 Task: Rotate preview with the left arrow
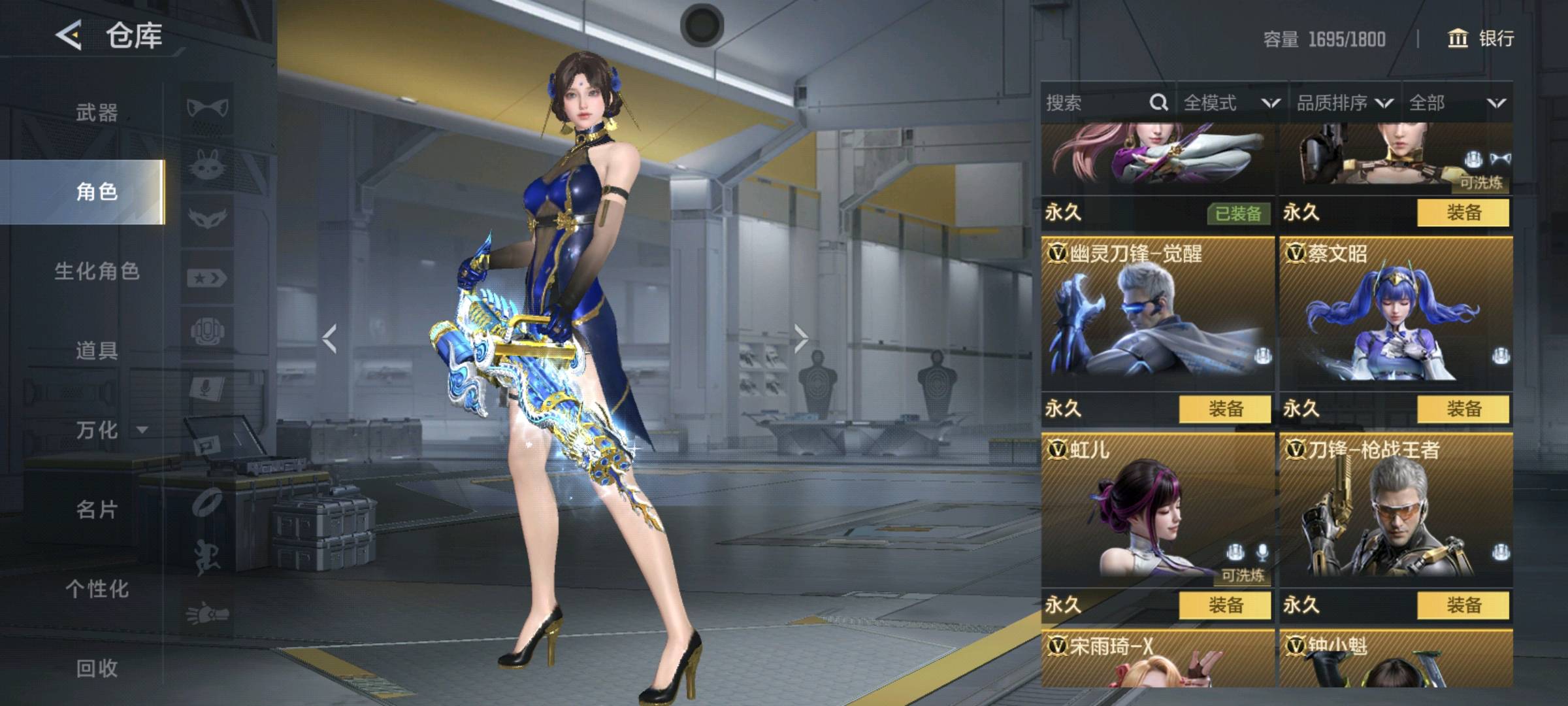click(330, 339)
